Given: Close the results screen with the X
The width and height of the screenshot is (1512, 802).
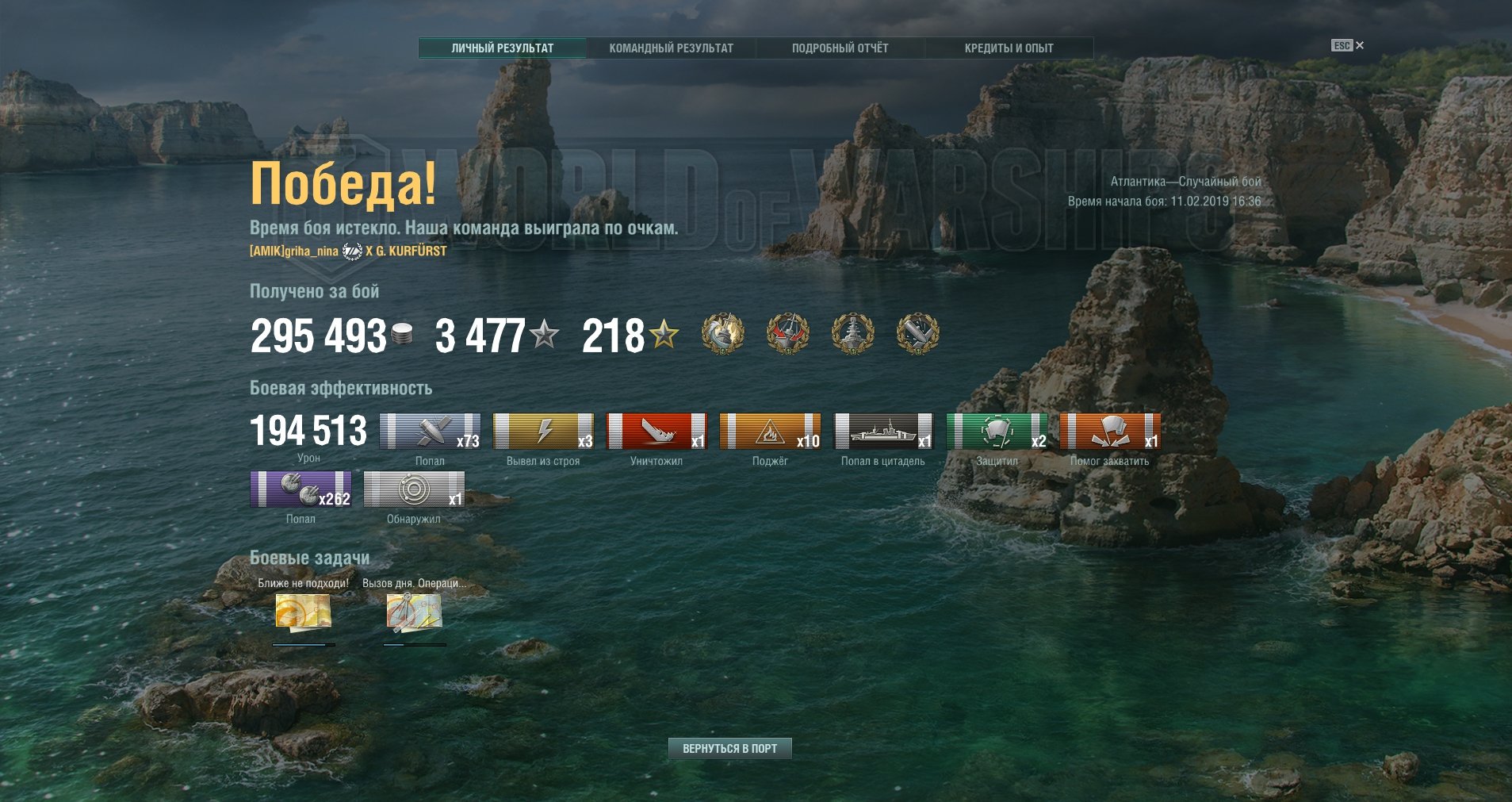Looking at the screenshot, I should tap(1360, 45).
